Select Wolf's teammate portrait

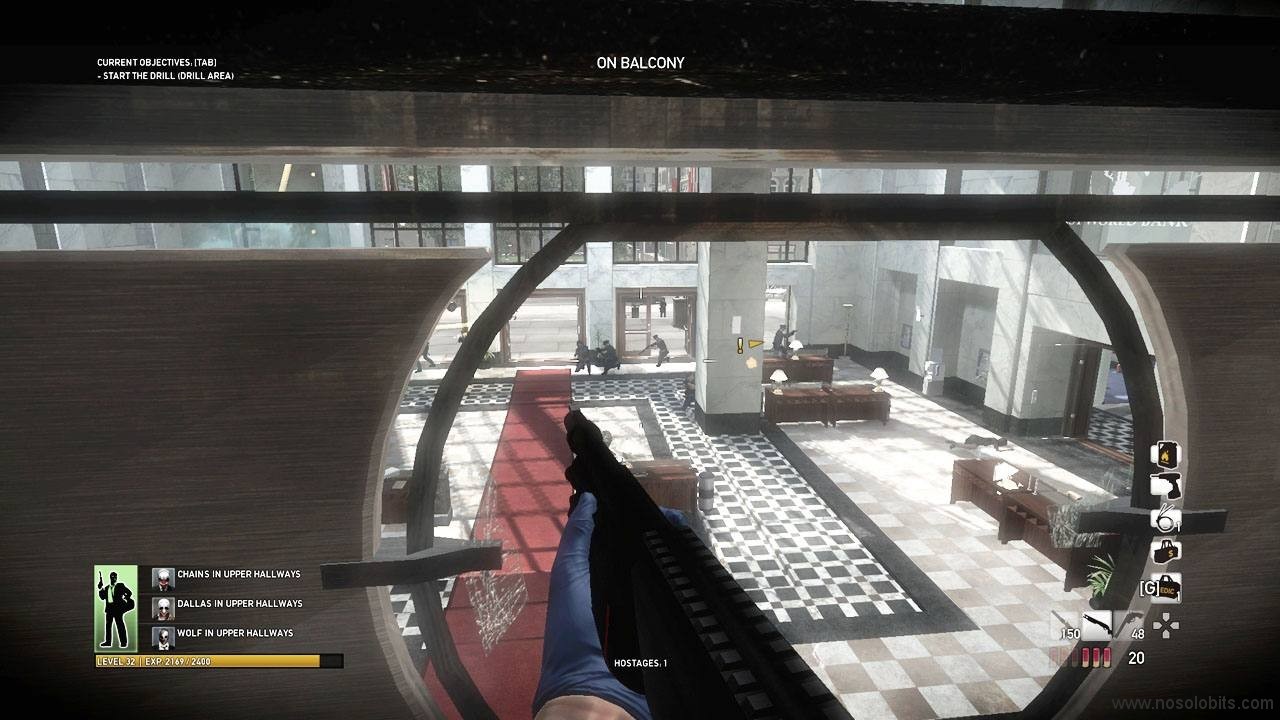[x=163, y=636]
